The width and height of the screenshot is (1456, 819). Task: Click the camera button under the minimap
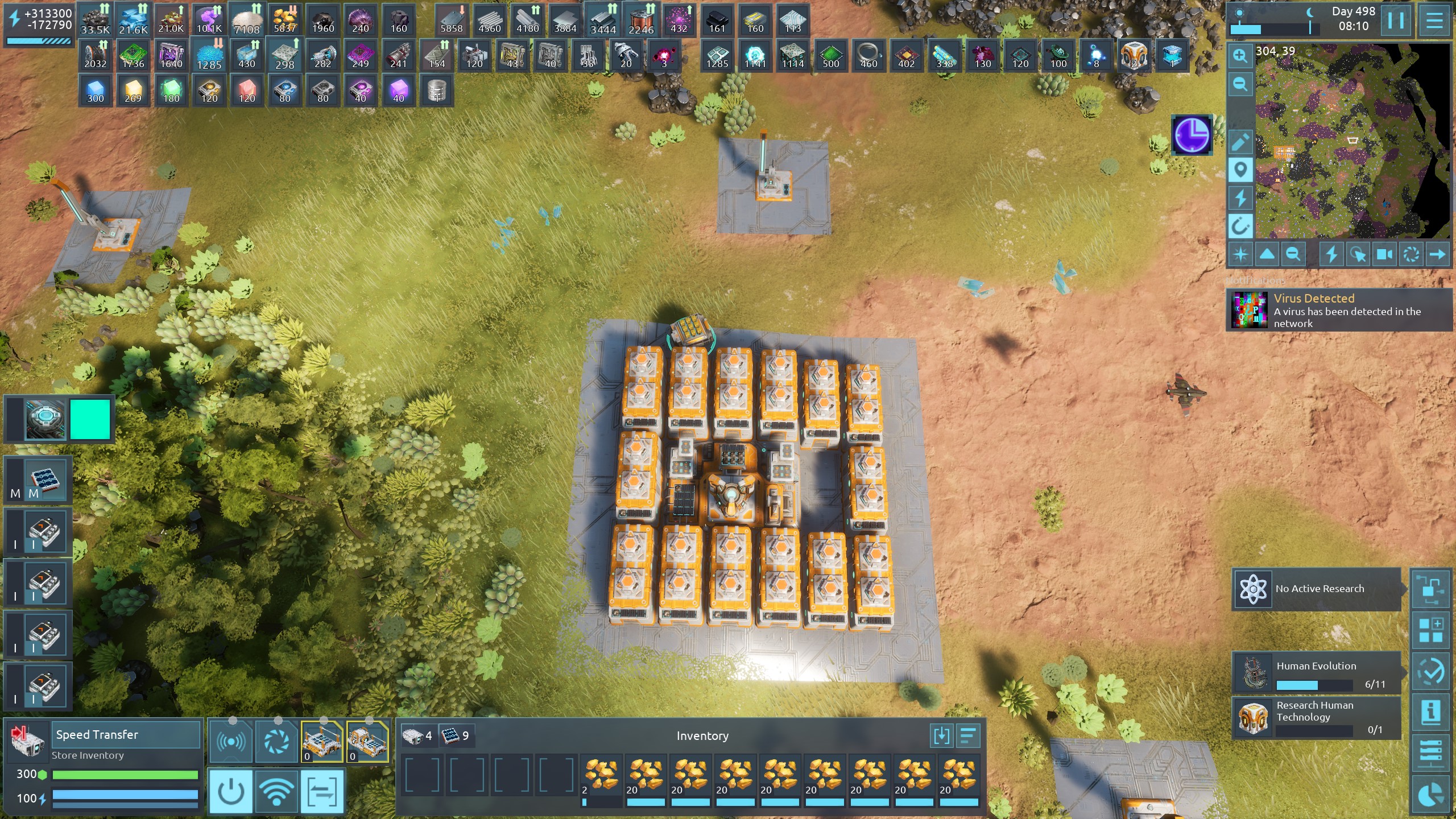tap(1384, 254)
